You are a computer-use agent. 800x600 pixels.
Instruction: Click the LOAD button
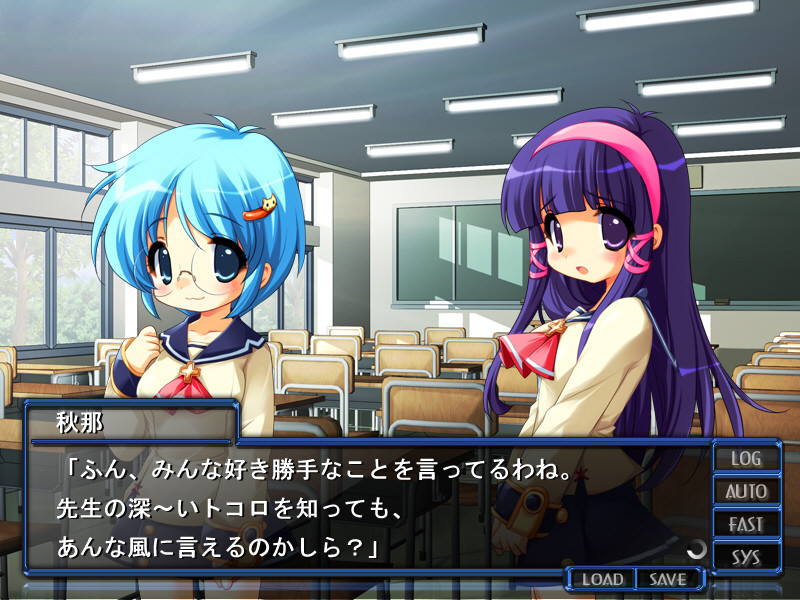pos(603,579)
